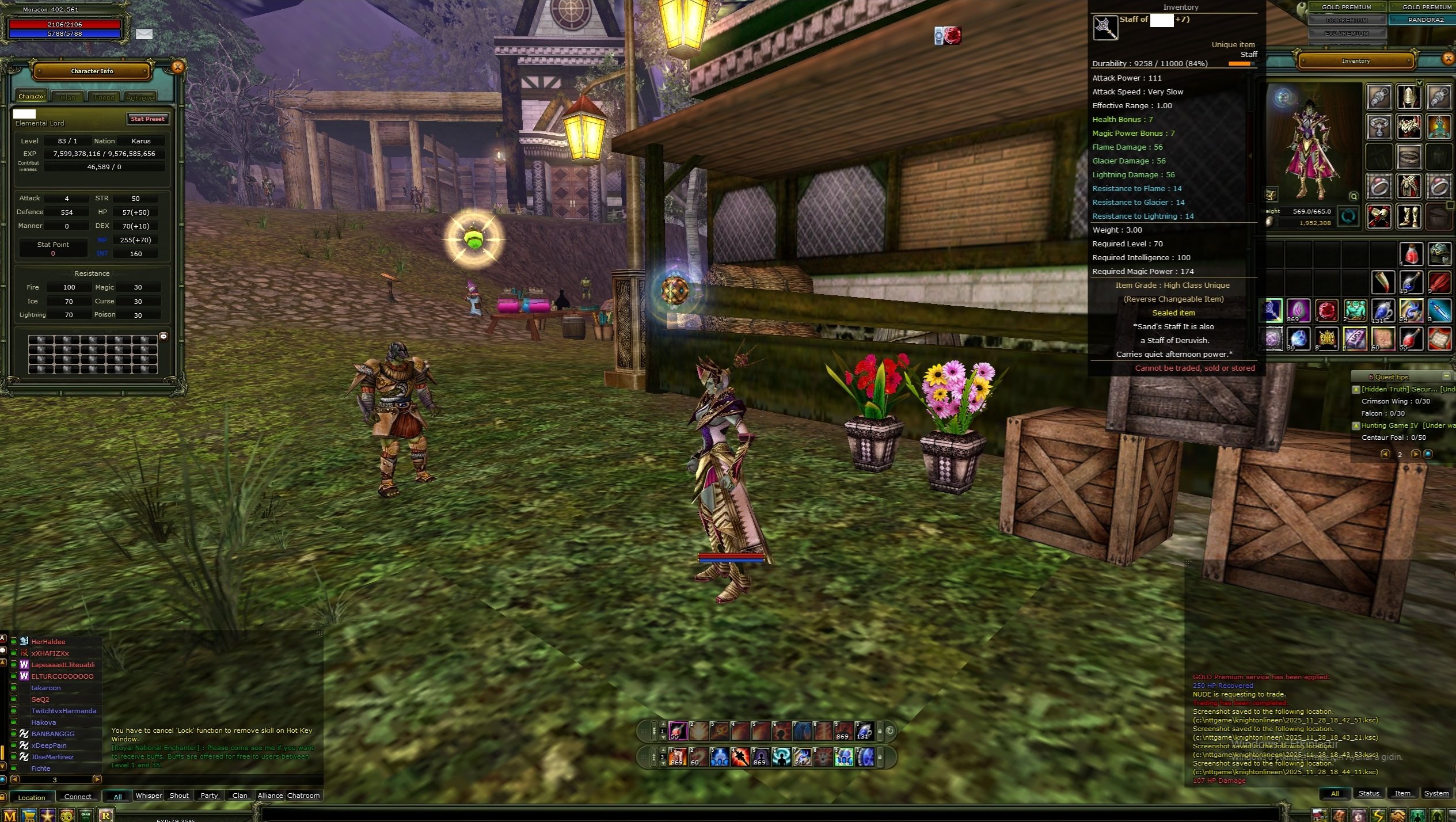This screenshot has width=1456, height=822.
Task: Open the mail envelope icon
Action: 144,34
